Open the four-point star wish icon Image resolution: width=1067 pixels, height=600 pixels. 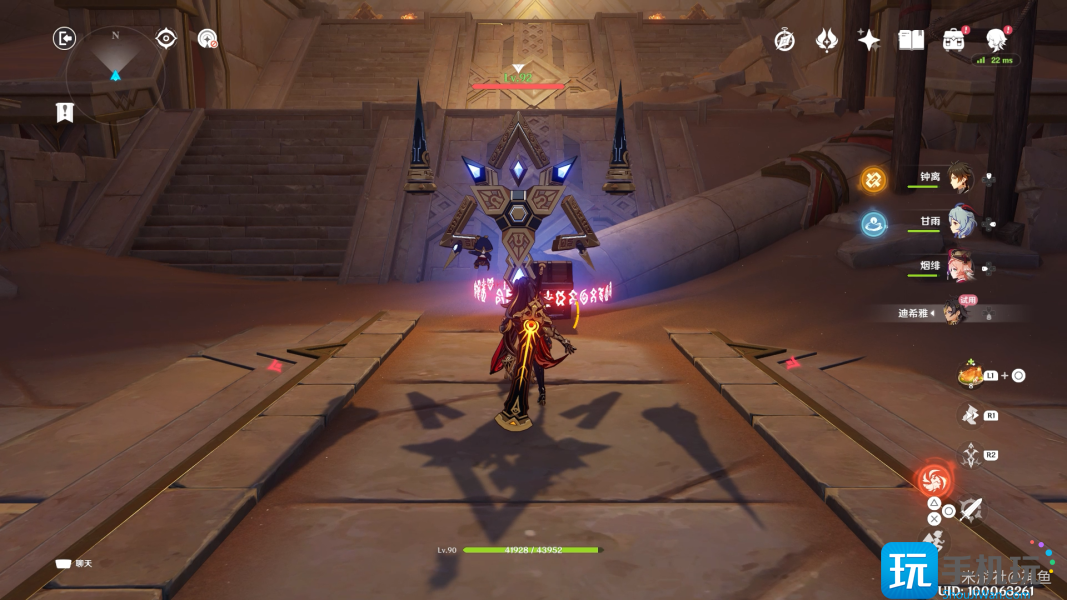coord(868,40)
